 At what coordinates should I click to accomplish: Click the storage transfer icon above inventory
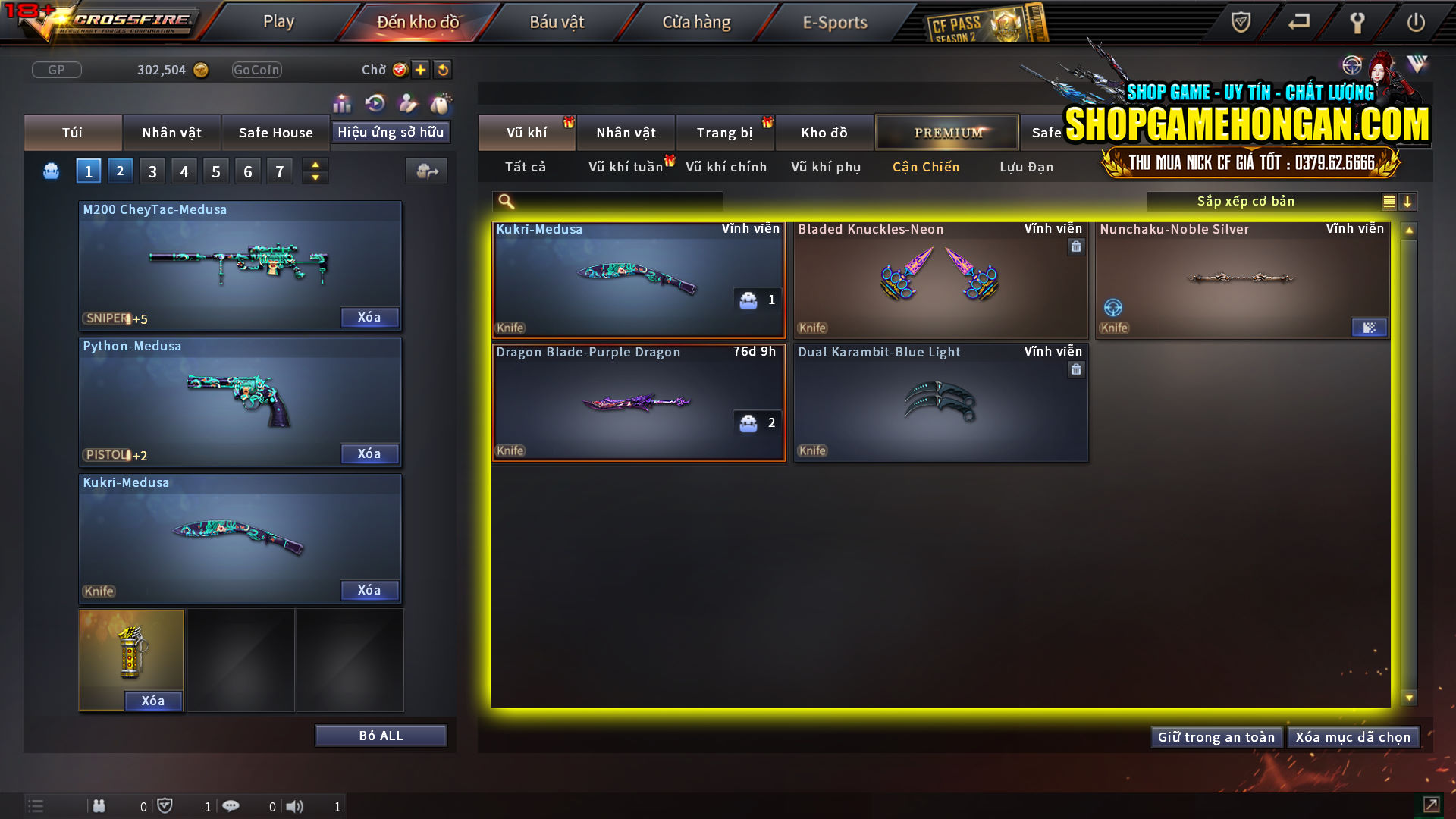coord(425,171)
